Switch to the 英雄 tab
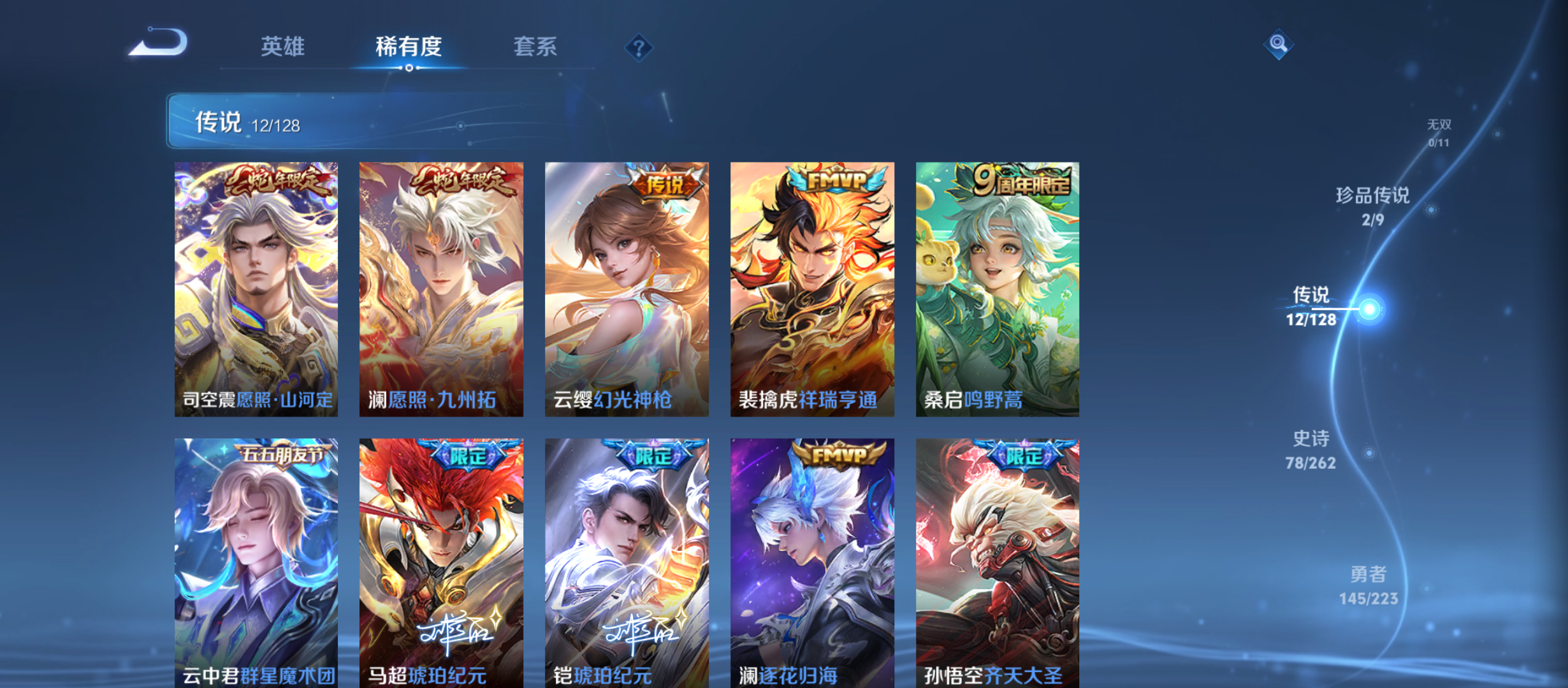 tap(282, 47)
